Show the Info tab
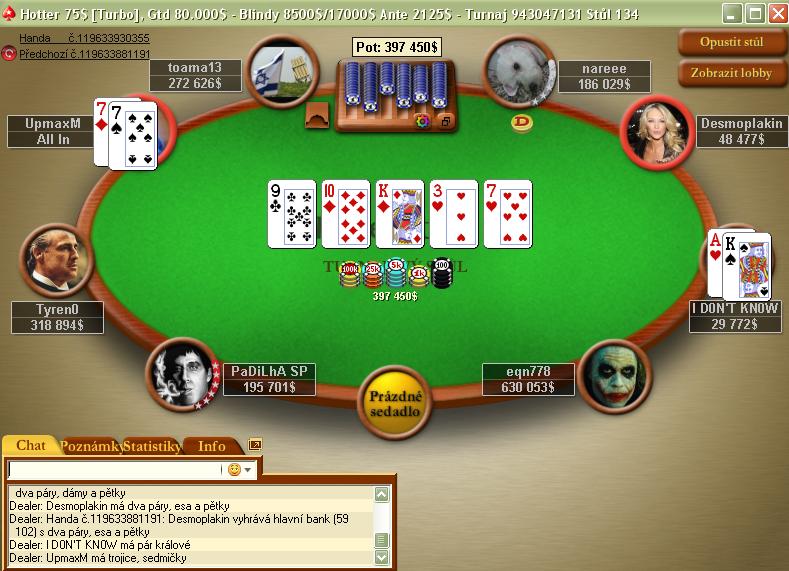Screen dimensions: 789x571 pos(212,446)
